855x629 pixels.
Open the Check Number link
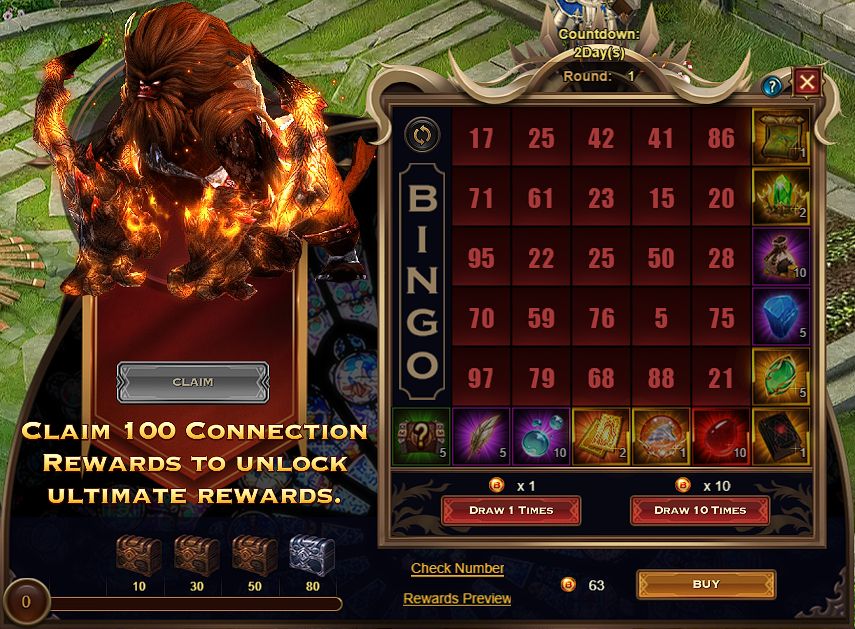pos(457,568)
